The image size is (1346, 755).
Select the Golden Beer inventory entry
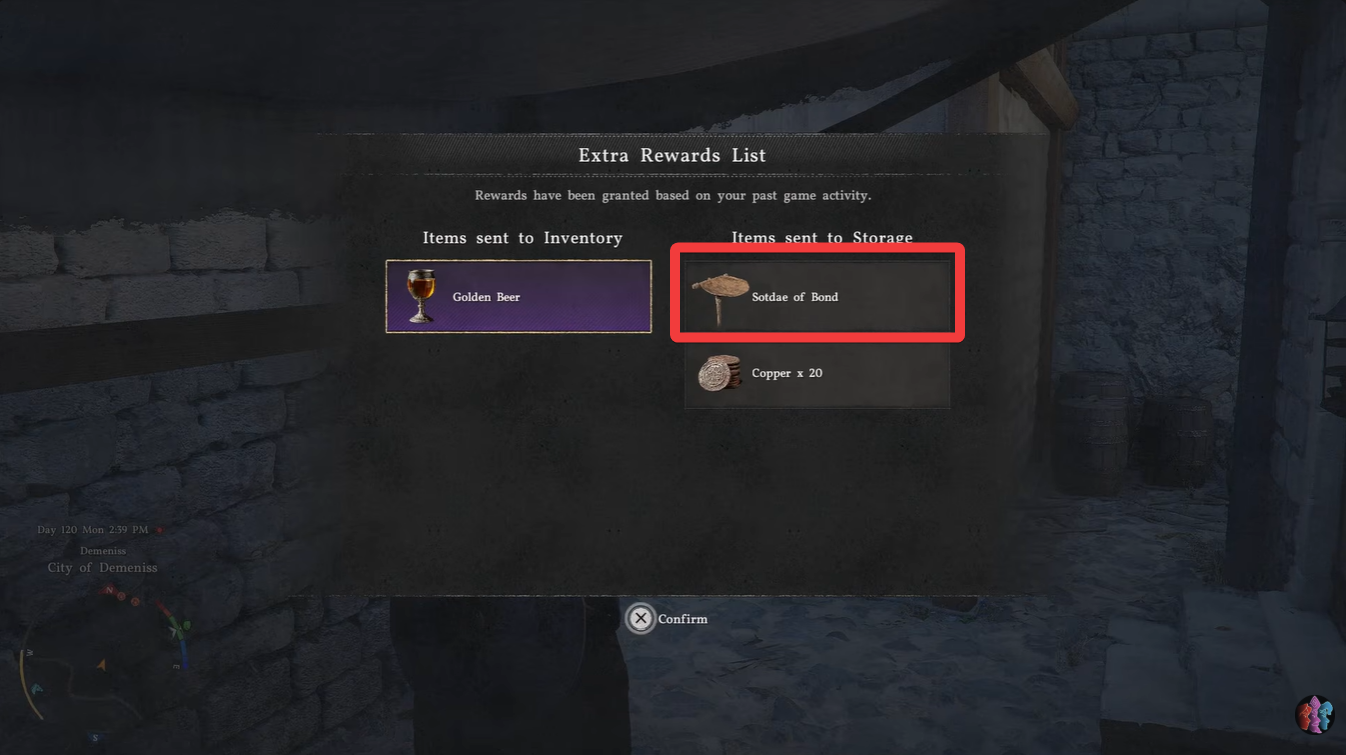tap(518, 296)
